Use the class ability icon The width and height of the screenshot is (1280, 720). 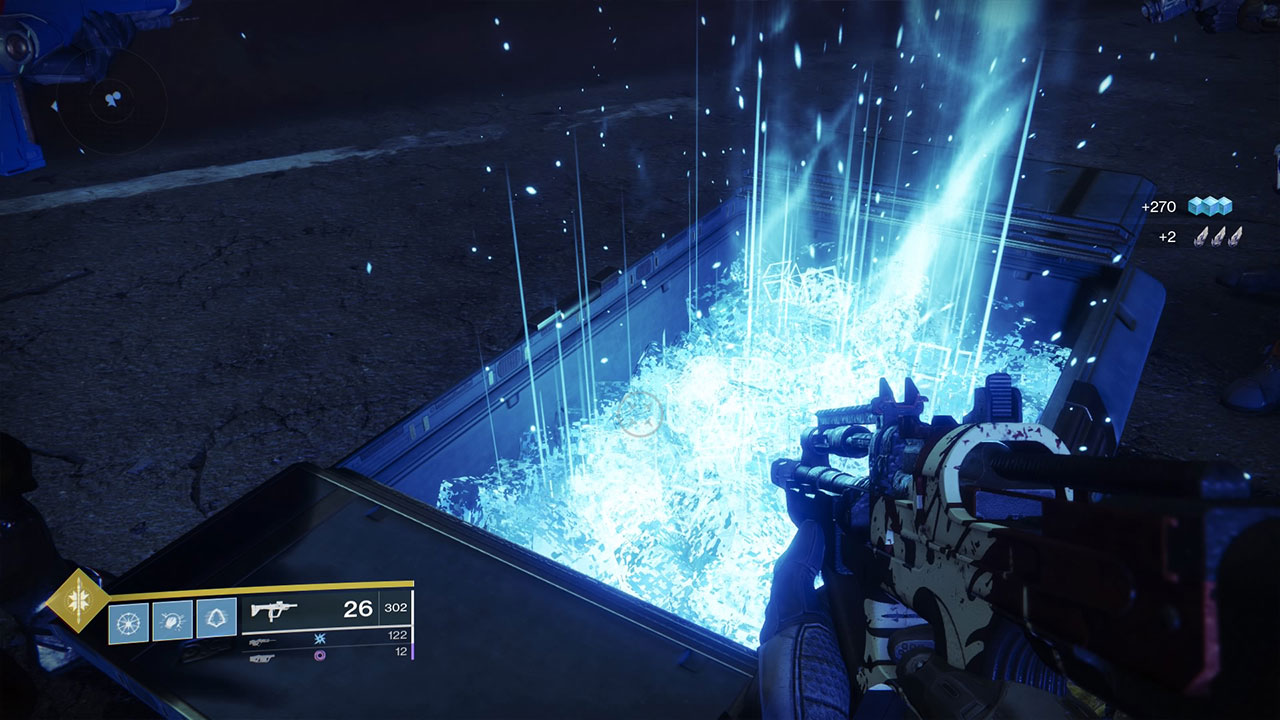coord(216,620)
